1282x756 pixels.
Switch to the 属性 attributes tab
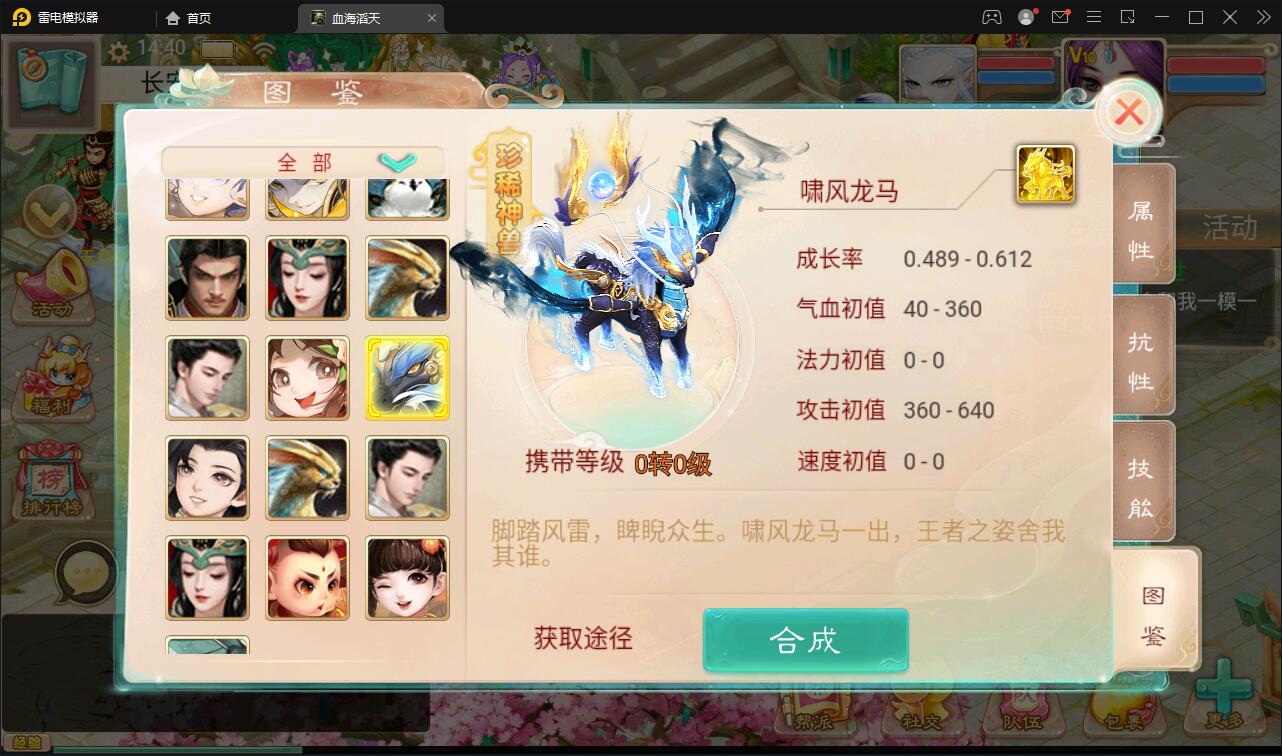[1143, 226]
